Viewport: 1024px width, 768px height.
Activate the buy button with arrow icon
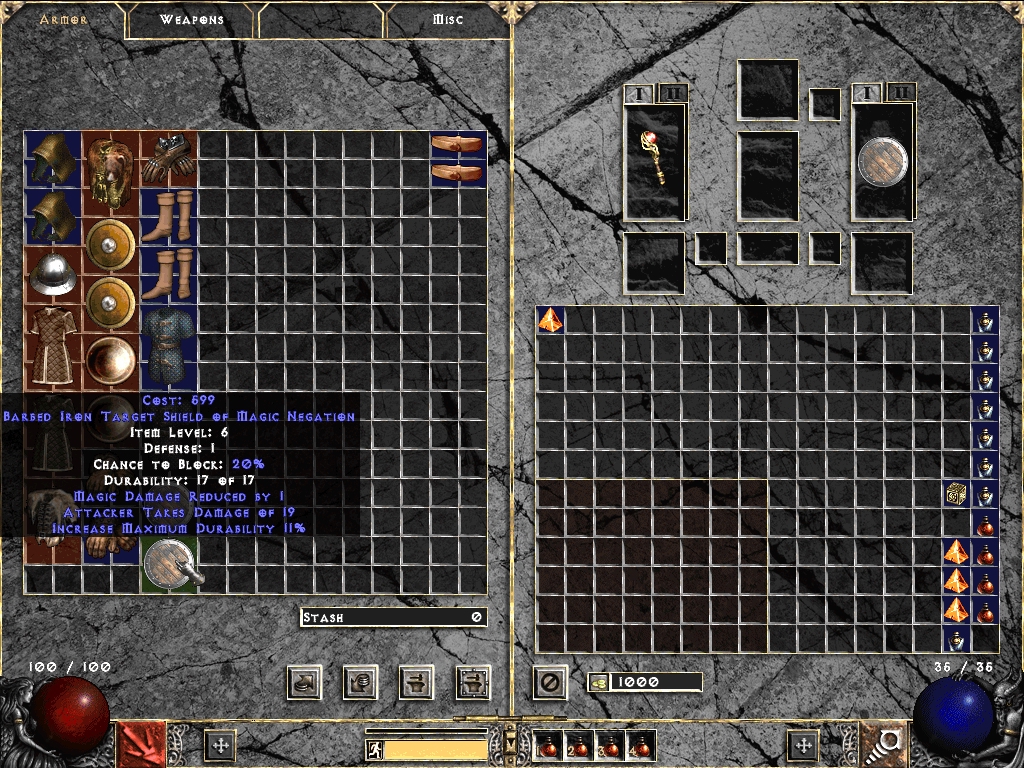(x=304, y=683)
